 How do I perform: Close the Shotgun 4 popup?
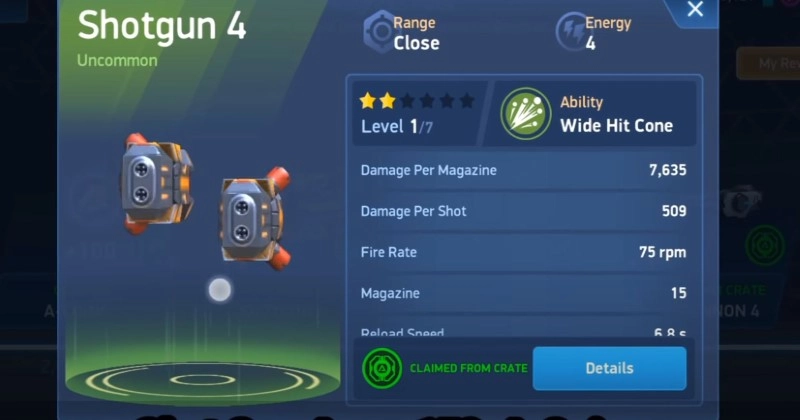[696, 11]
